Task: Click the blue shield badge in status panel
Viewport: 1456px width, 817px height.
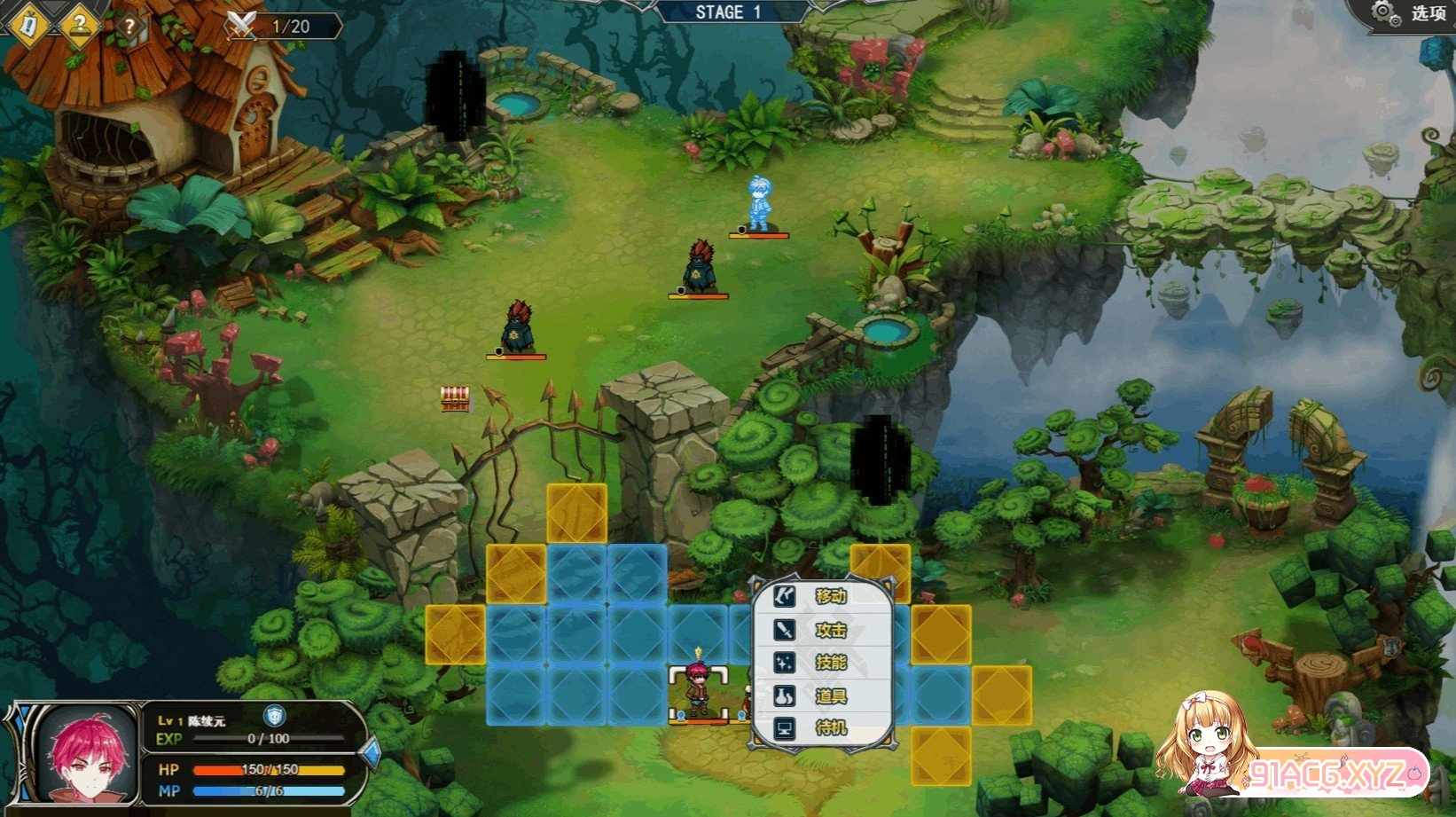Action: click(x=275, y=715)
